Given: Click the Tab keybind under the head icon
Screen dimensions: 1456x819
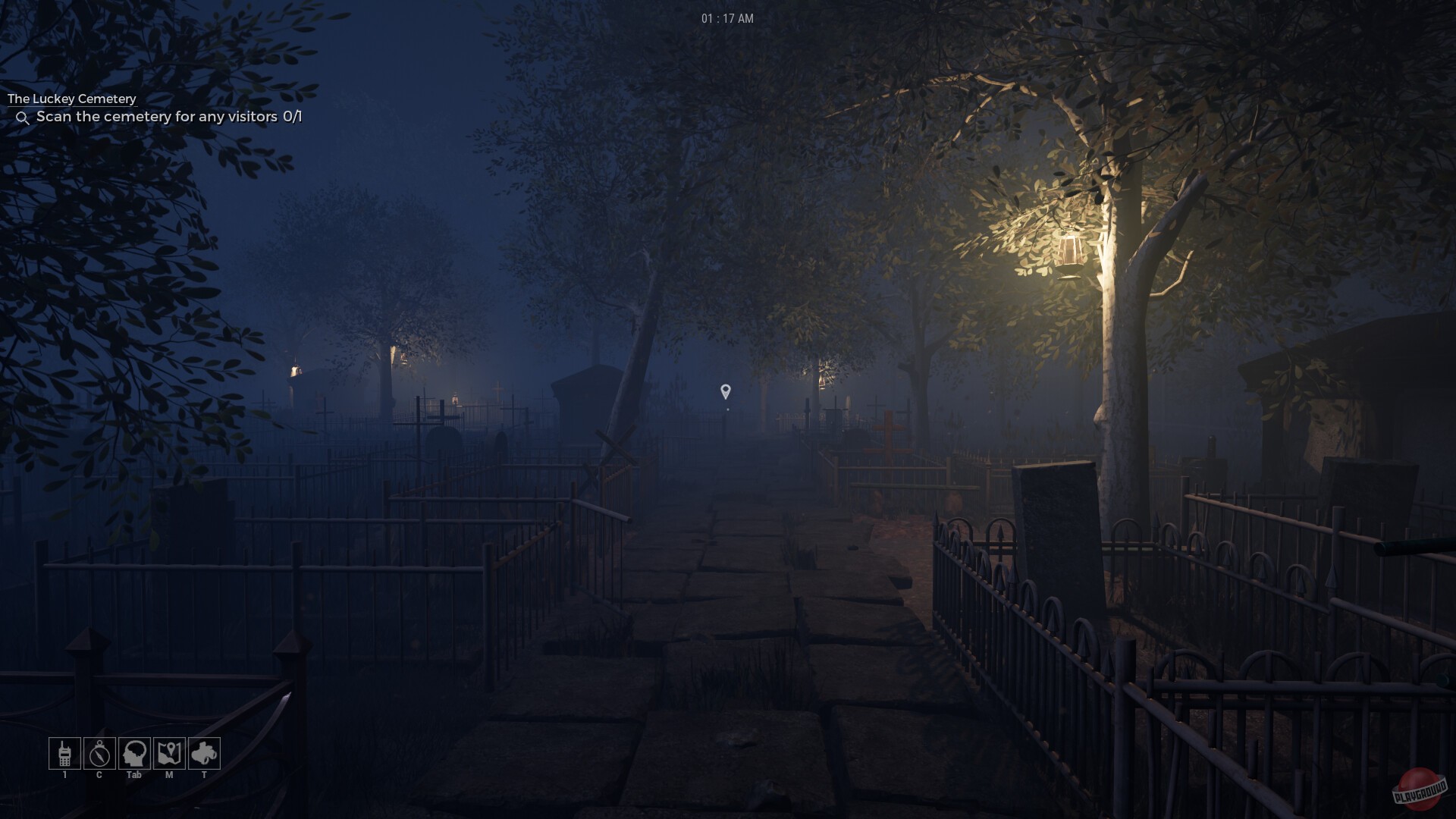Looking at the screenshot, I should pos(134,775).
